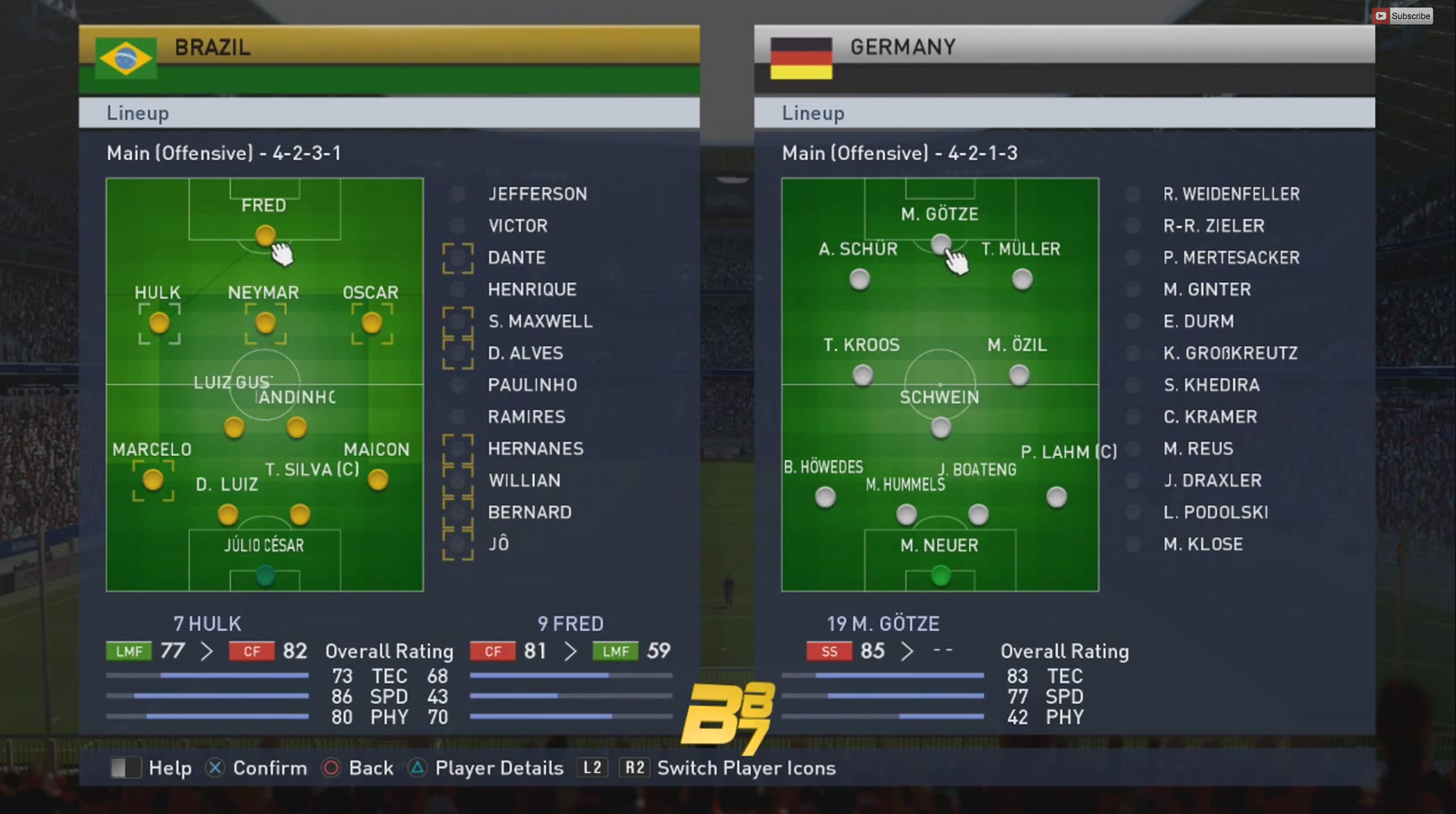Viewport: 1456px width, 814px height.
Task: Select Marcelo at left back
Action: click(x=153, y=480)
